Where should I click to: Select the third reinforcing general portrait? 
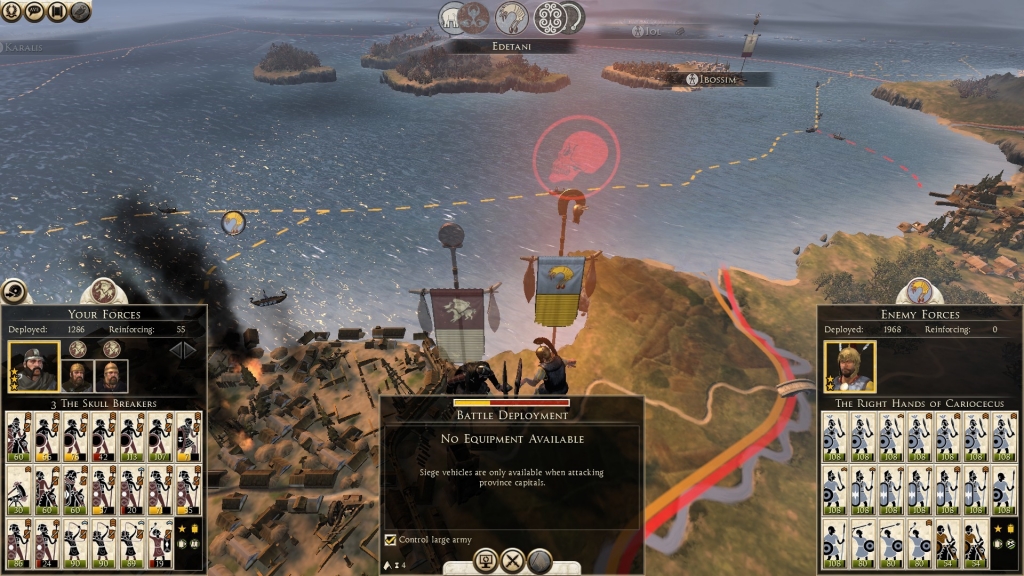pos(110,375)
